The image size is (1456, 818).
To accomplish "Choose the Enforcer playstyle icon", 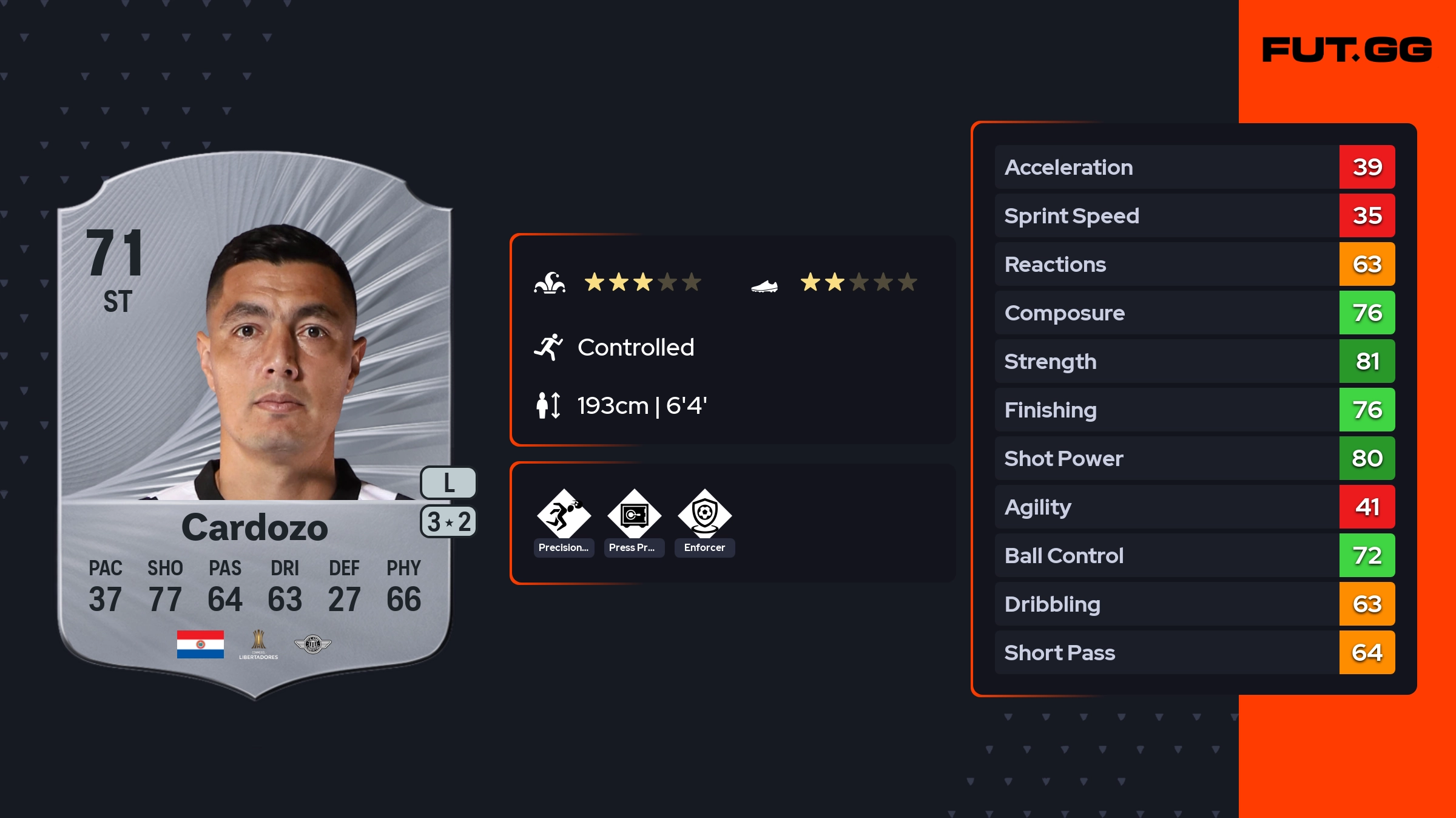I will click(x=704, y=515).
